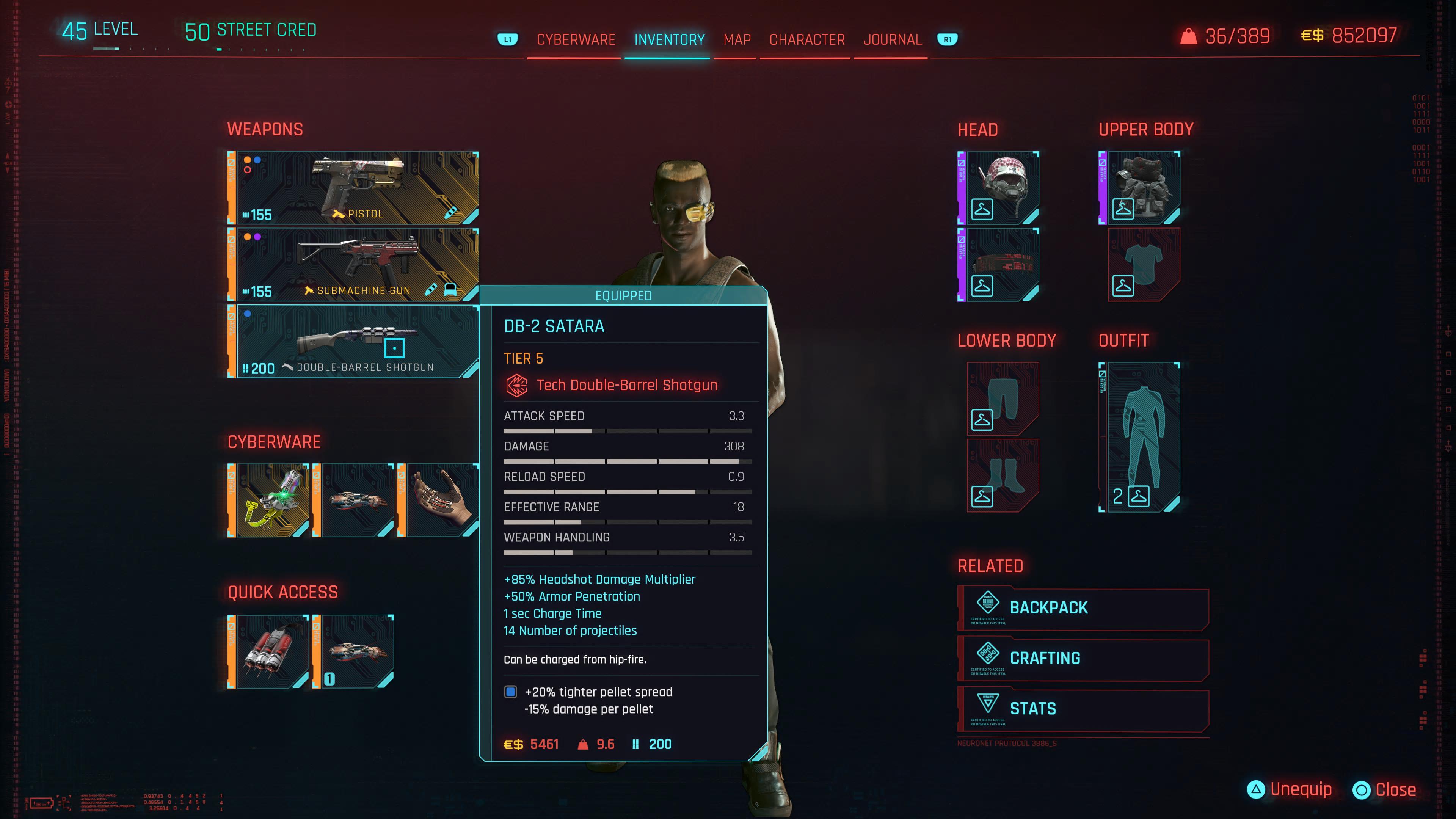
Task: Select the Inventory tab
Action: (669, 39)
